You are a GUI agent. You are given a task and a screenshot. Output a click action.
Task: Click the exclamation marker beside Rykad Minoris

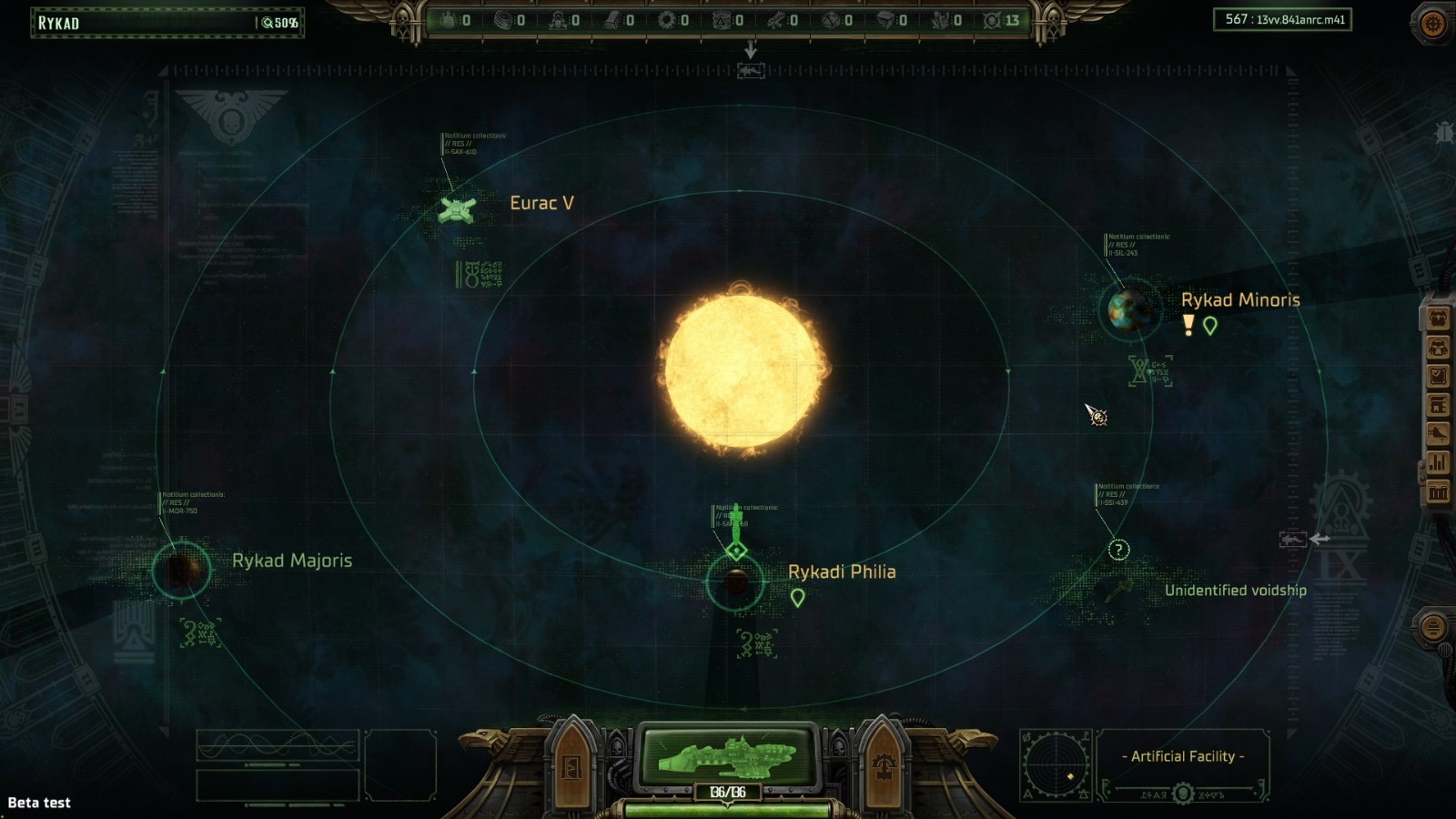1188,323
